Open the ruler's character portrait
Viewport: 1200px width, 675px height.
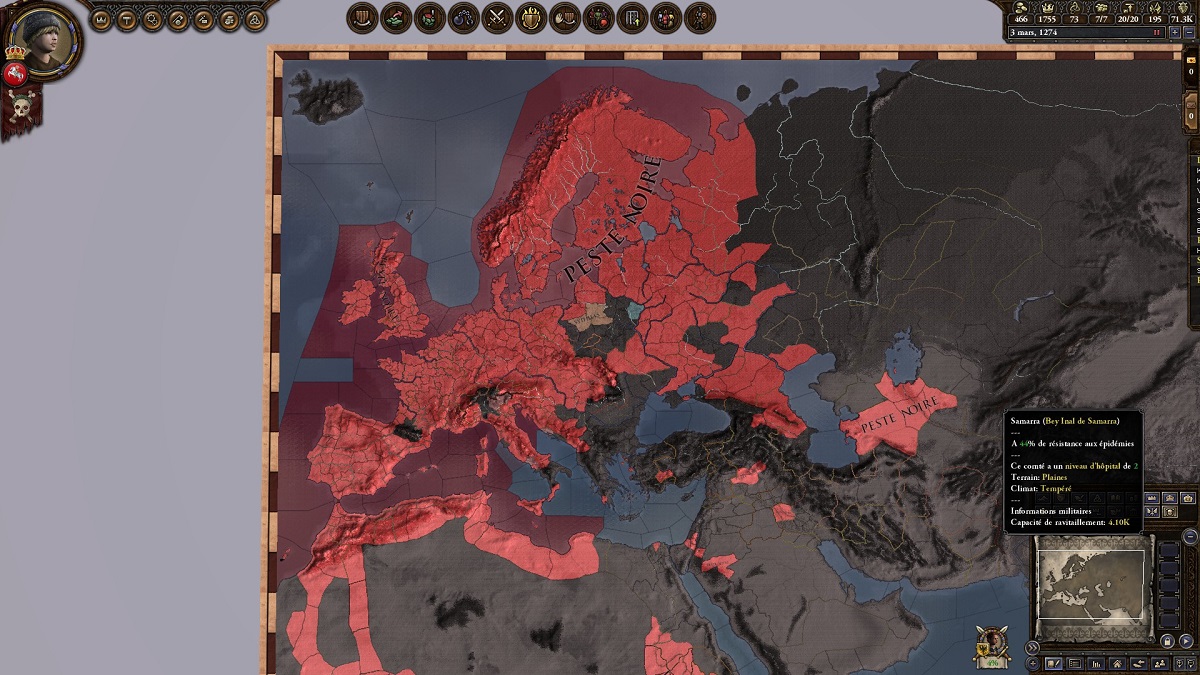click(x=42, y=38)
